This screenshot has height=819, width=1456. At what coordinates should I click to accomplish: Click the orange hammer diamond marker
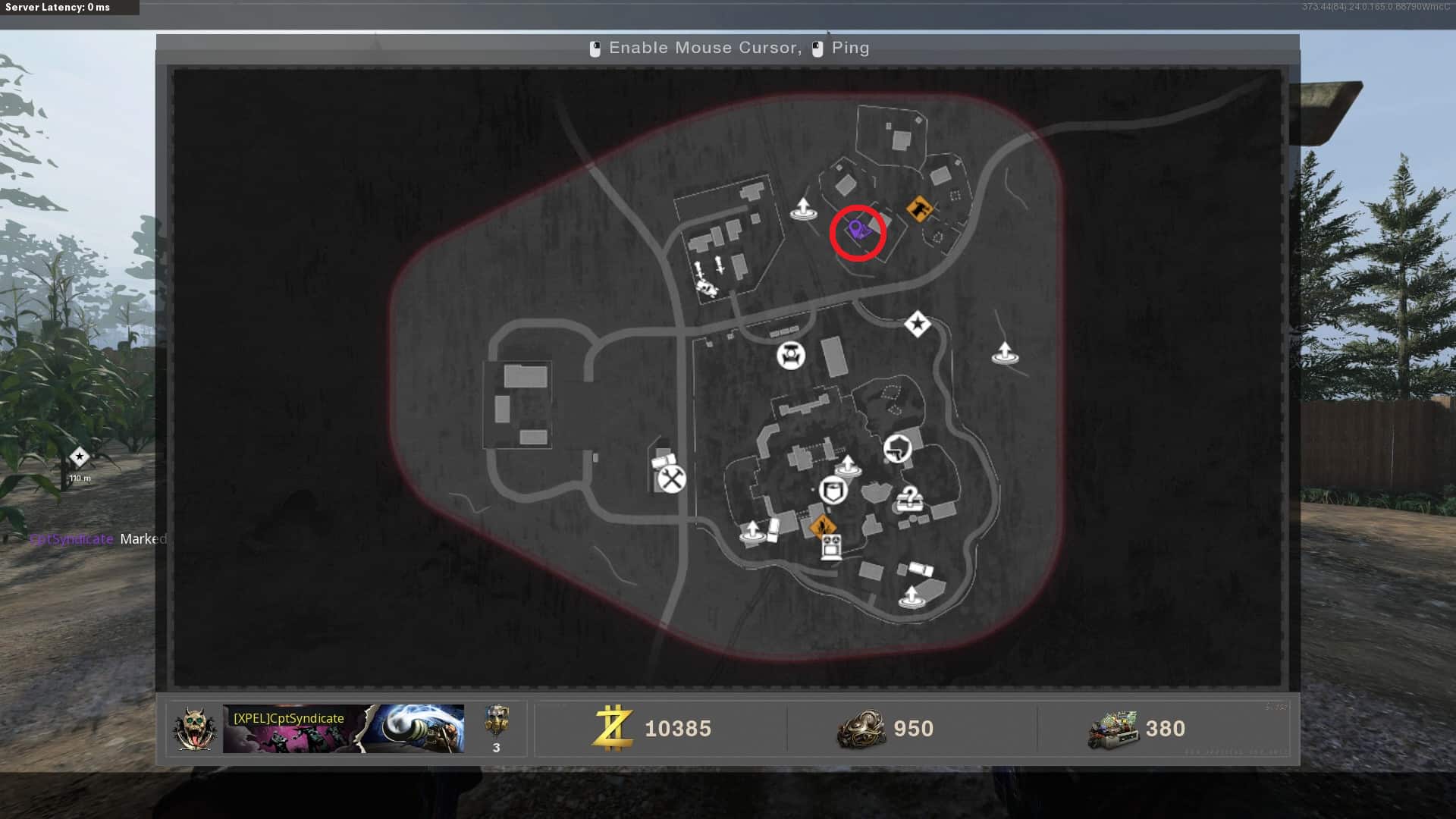[x=919, y=208]
